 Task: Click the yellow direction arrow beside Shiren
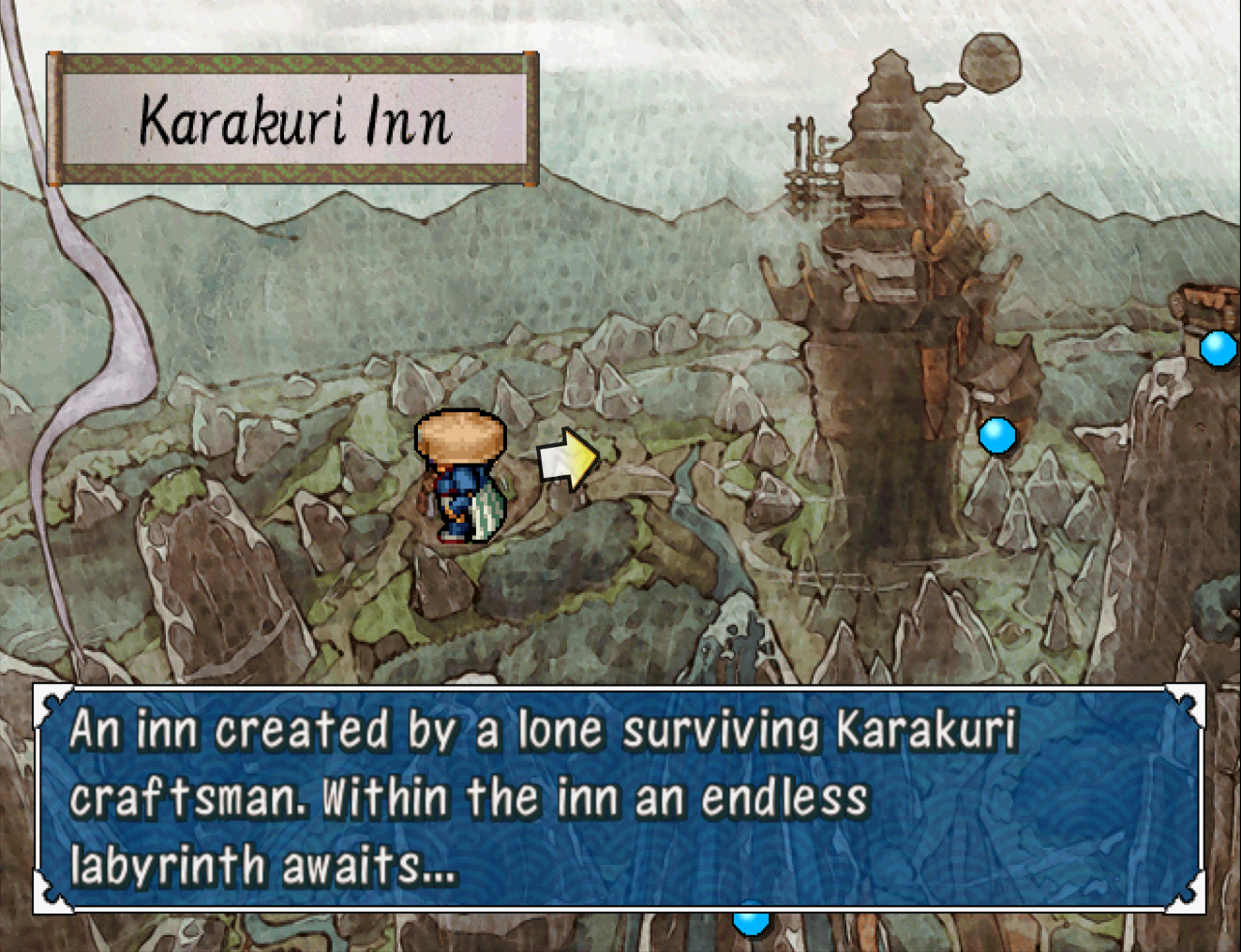pos(568,459)
